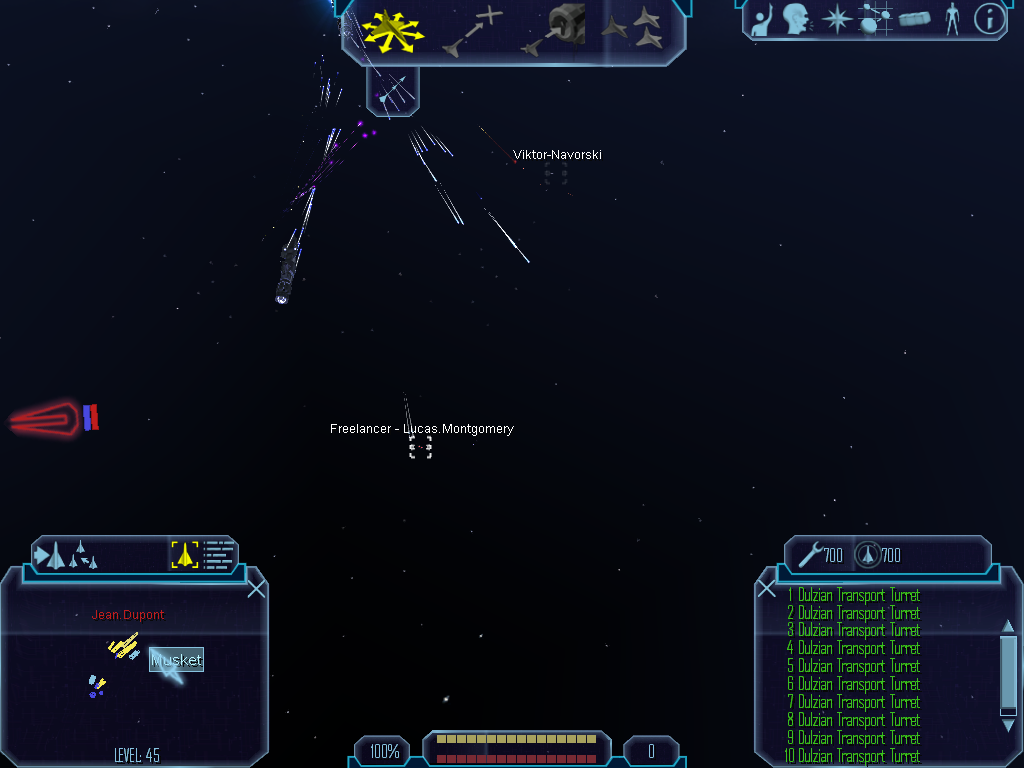Select the yellow Free Flight maneuver icon
The height and width of the screenshot is (768, 1024).
pos(393,29)
